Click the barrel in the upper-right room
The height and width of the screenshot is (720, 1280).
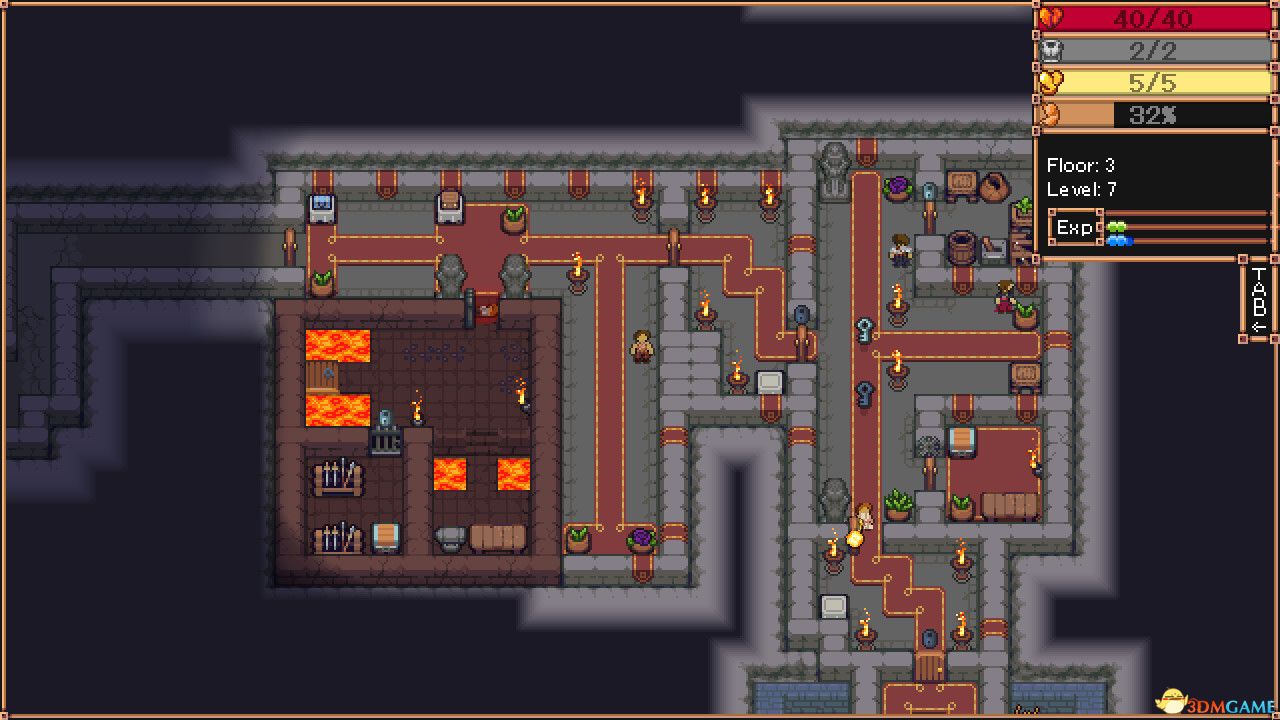pos(960,245)
